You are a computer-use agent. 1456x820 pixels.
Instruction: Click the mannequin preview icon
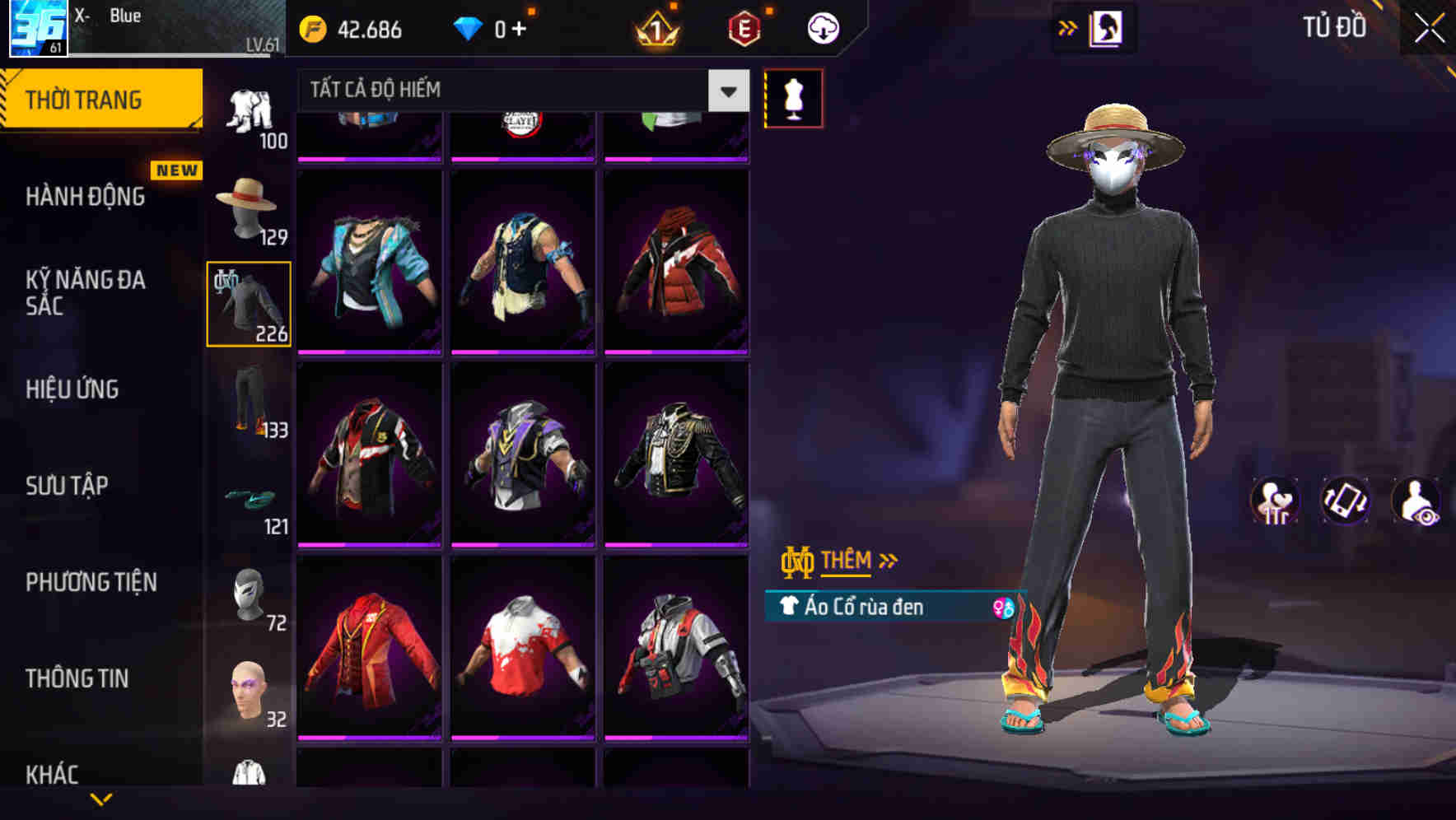click(x=796, y=97)
